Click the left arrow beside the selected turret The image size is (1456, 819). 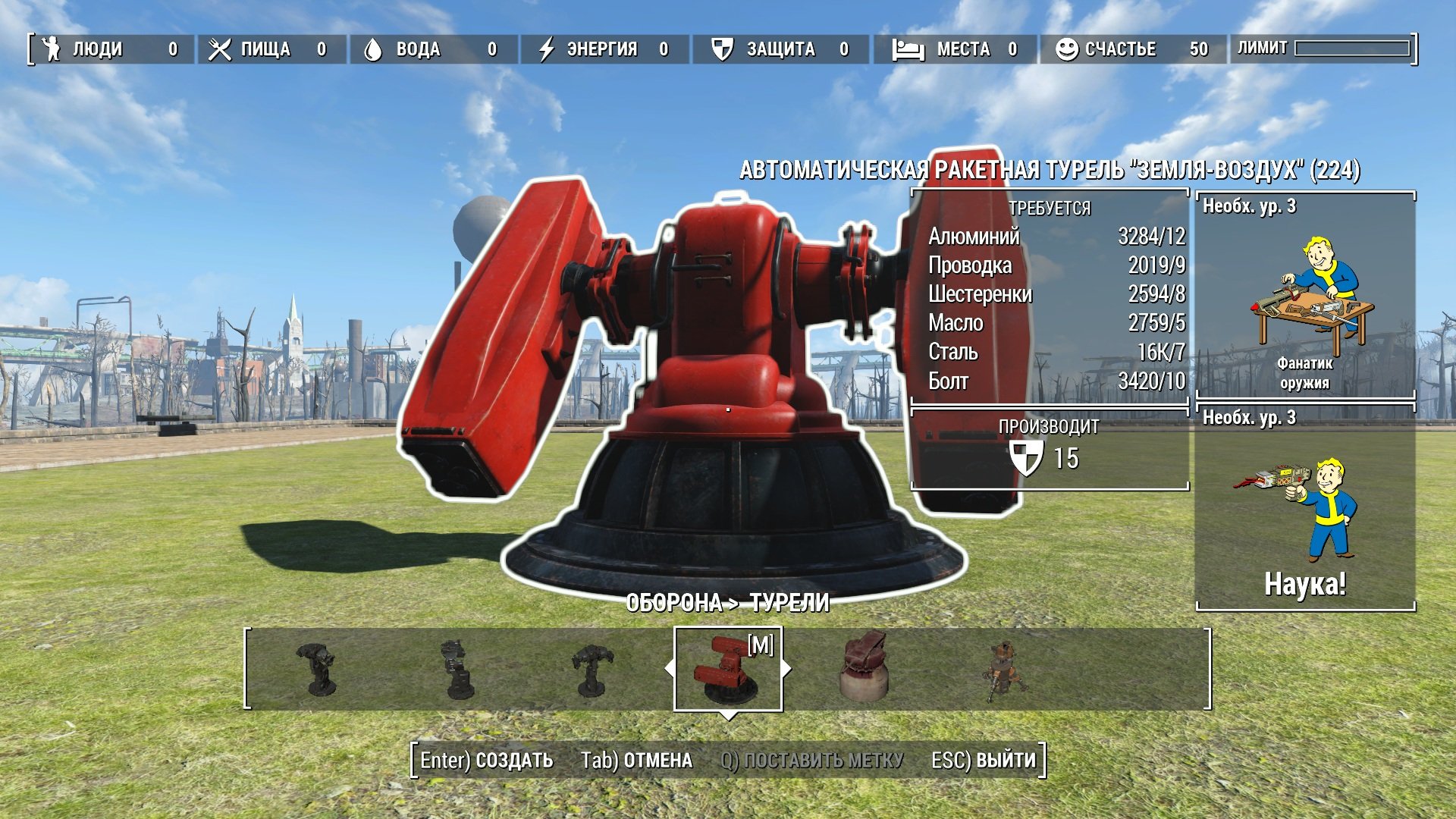[669, 669]
